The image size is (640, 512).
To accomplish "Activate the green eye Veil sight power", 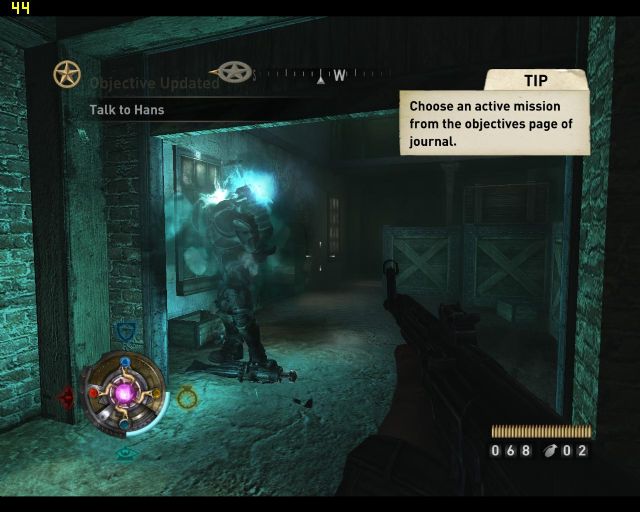I will (126, 453).
